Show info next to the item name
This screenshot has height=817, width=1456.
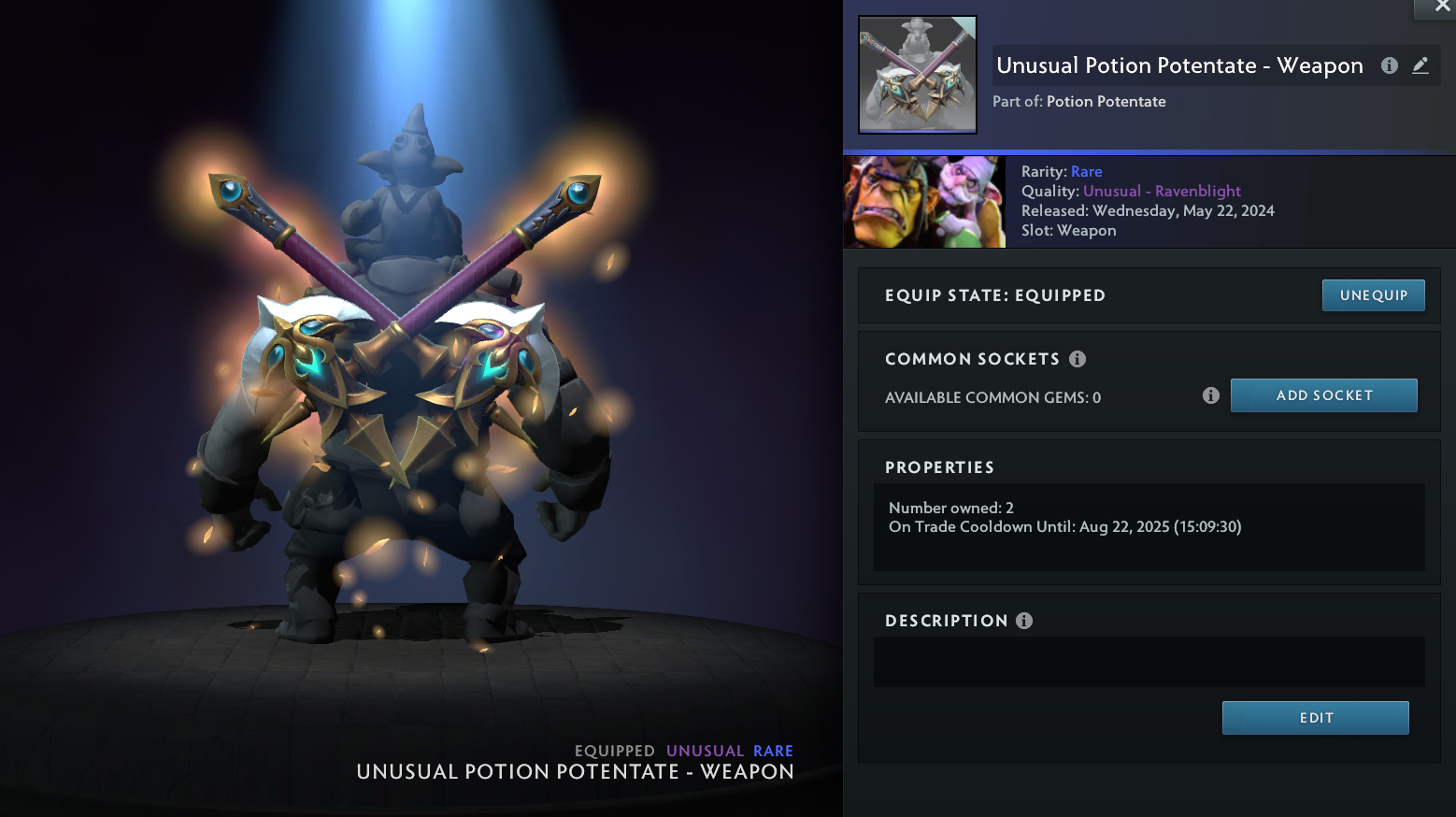(1390, 65)
